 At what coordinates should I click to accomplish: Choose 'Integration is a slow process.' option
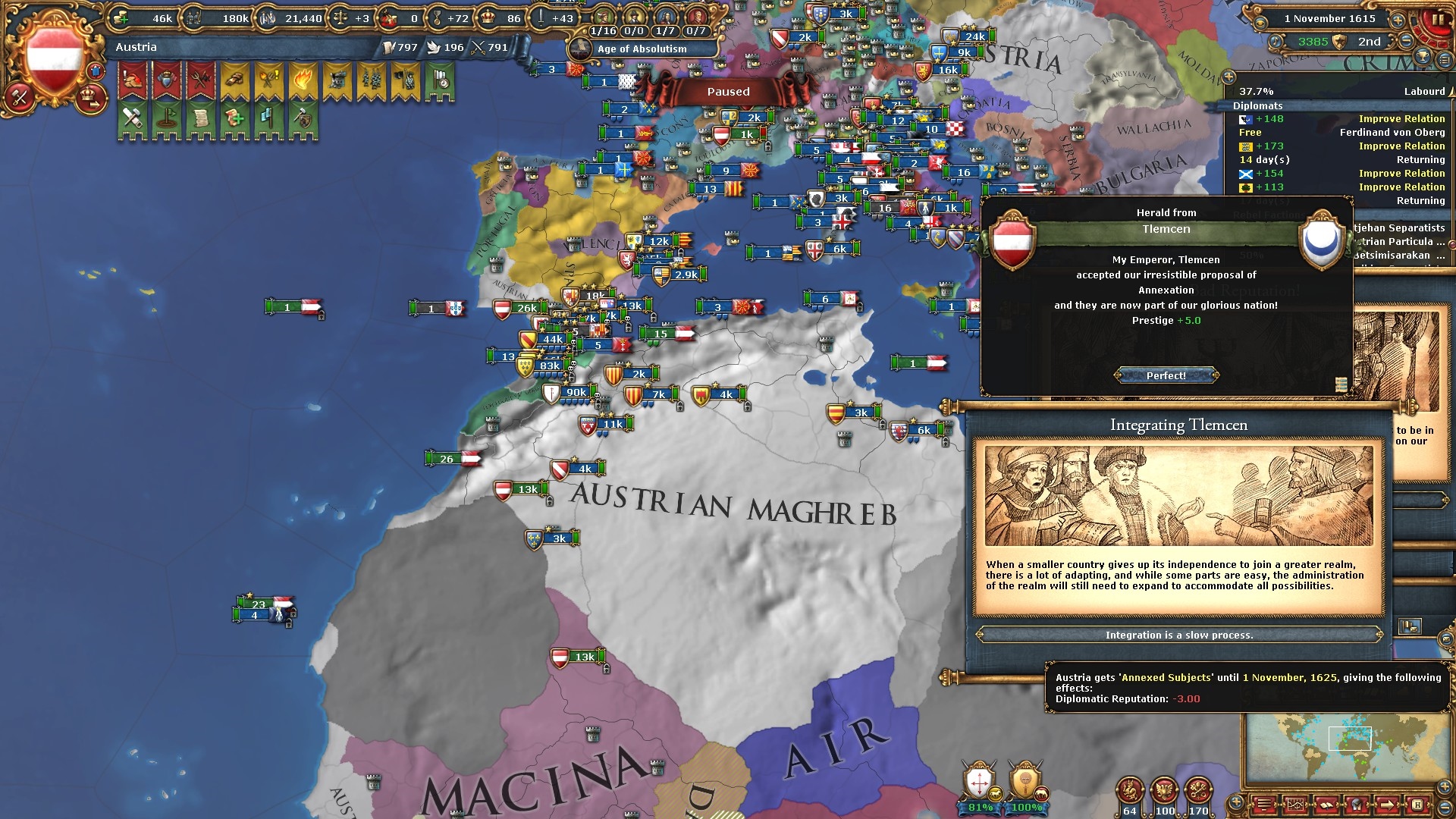(x=1178, y=635)
